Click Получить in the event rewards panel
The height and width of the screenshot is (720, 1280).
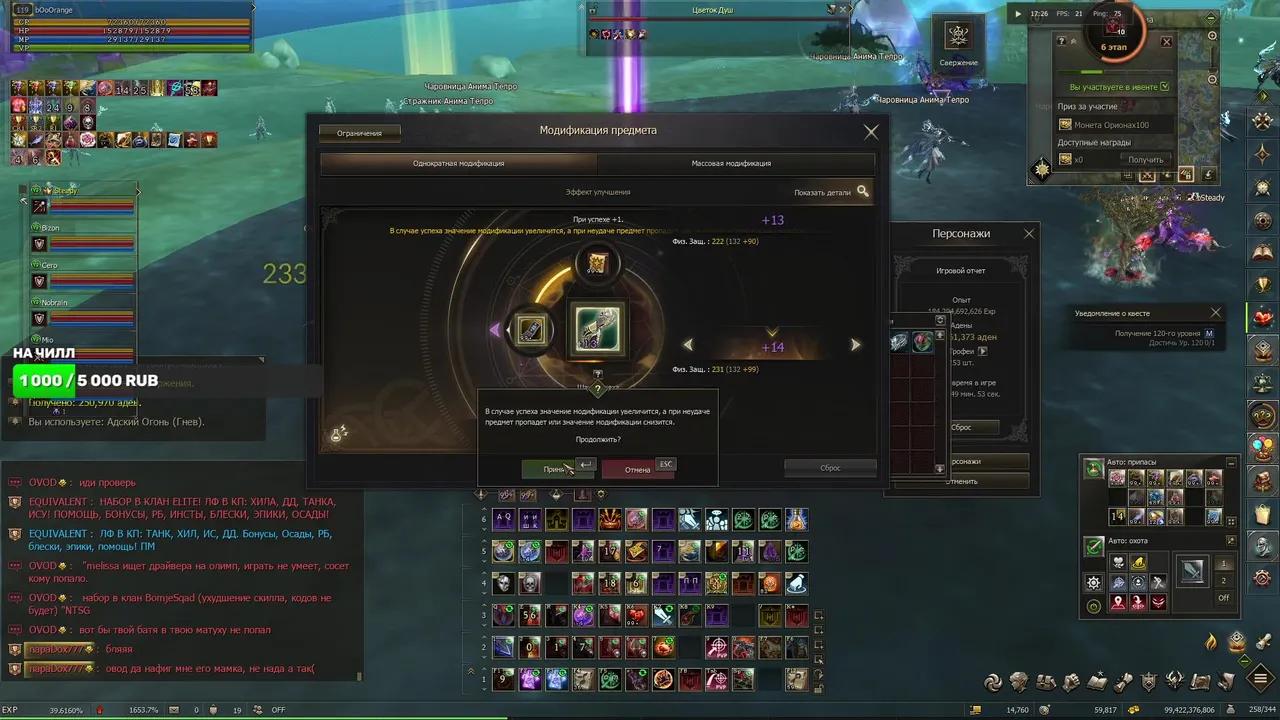(x=1146, y=158)
